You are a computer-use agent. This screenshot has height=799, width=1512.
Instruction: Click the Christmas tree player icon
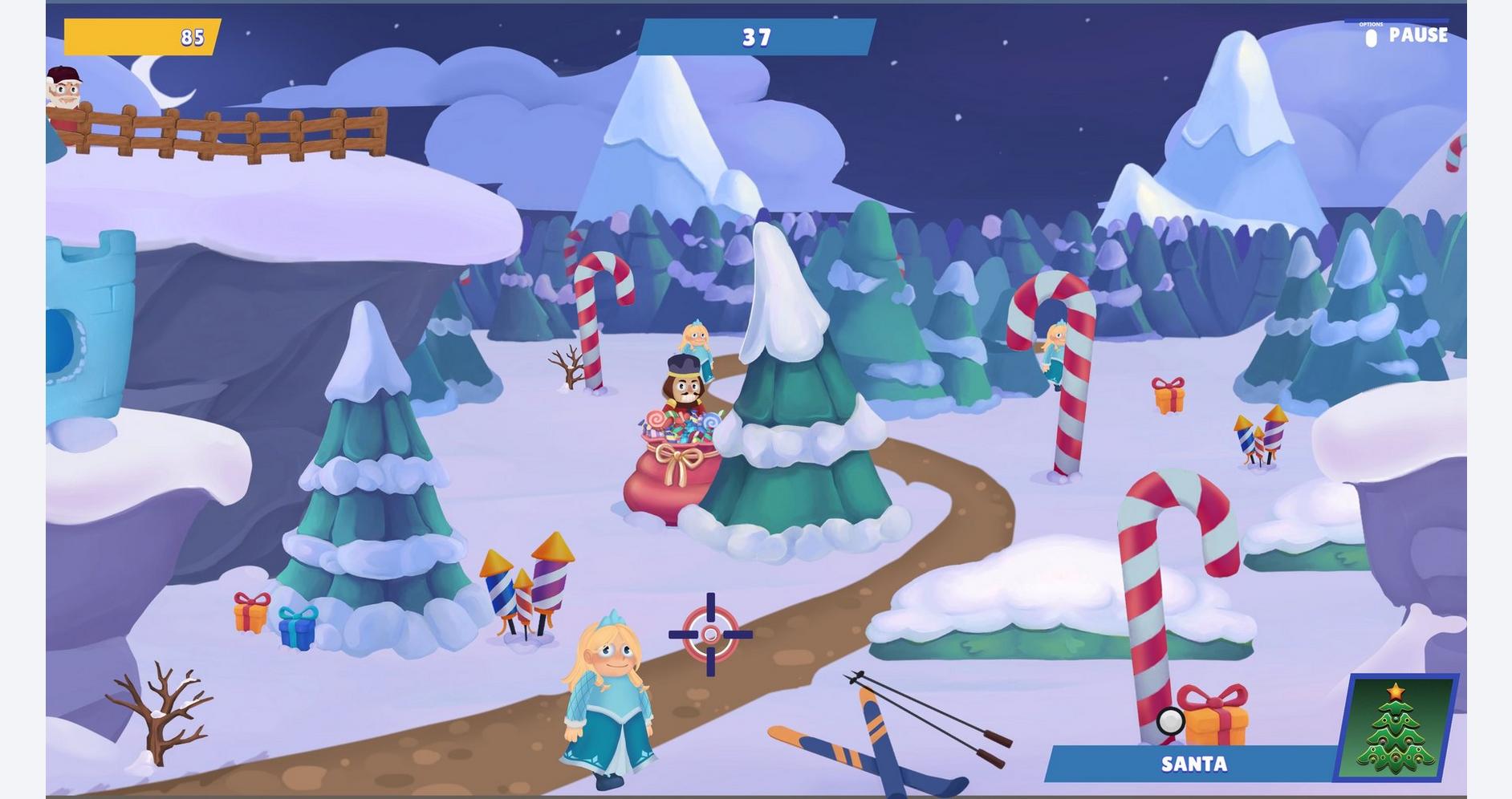(x=1396, y=728)
